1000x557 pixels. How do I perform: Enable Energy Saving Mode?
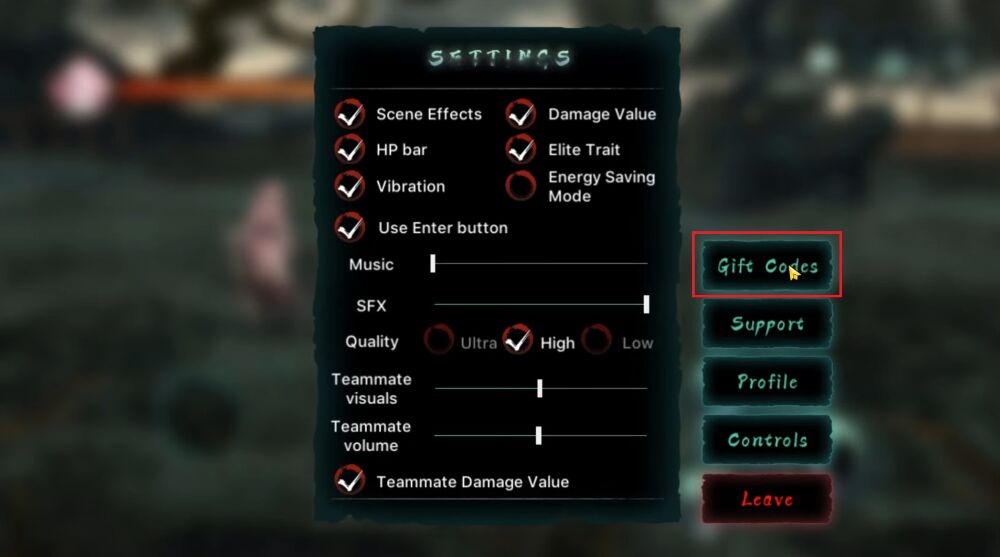click(521, 186)
